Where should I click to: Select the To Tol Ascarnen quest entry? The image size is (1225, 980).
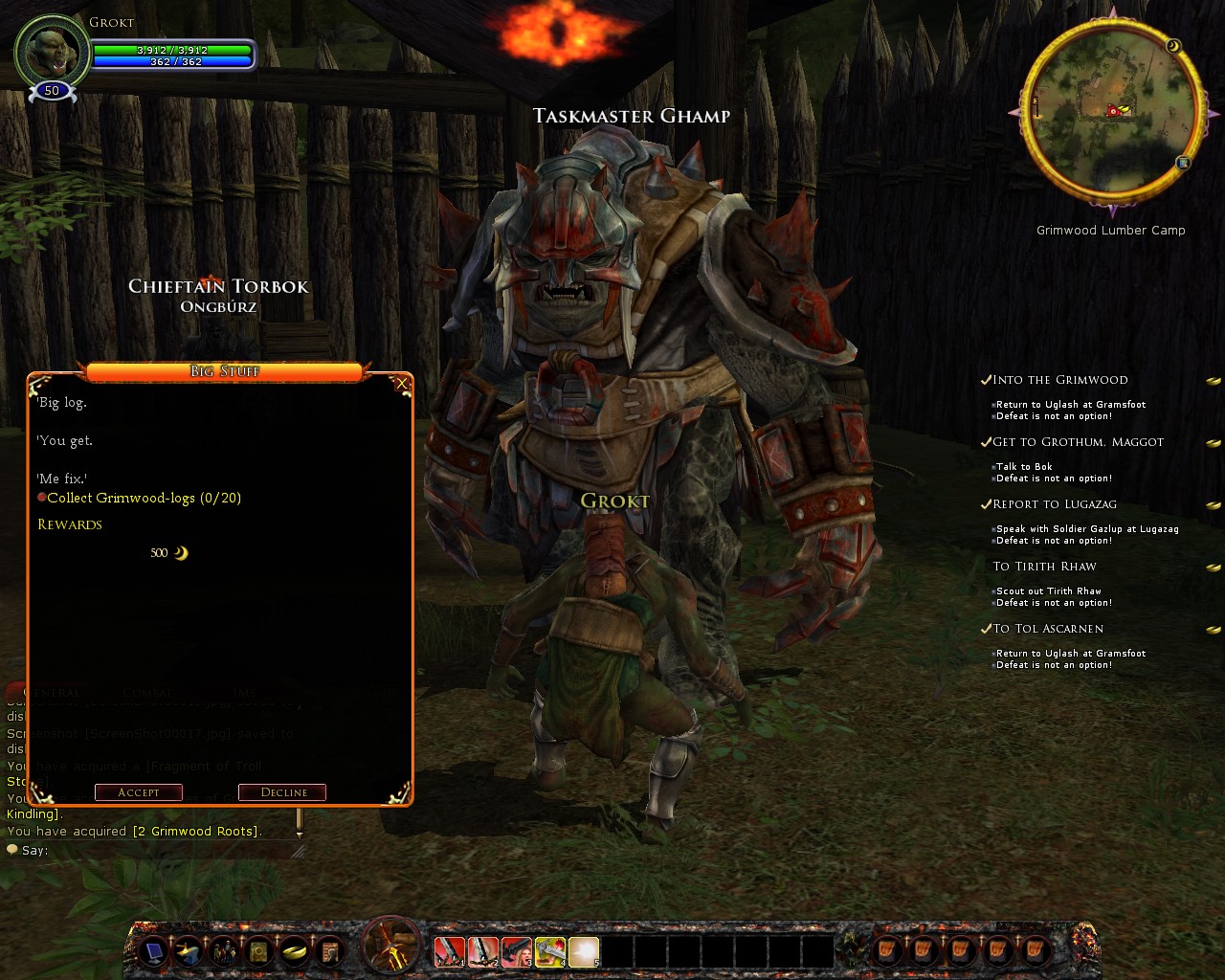pyautogui.click(x=1048, y=629)
